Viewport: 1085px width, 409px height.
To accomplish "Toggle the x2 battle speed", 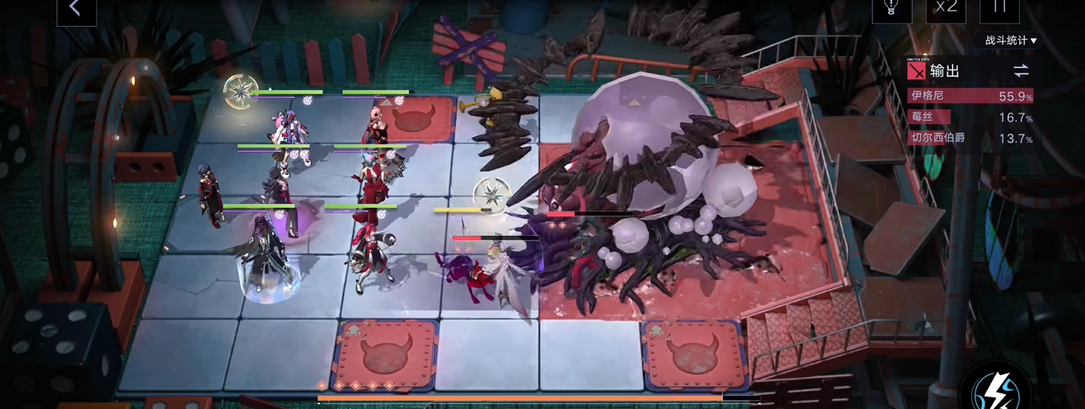I will click(x=945, y=9).
